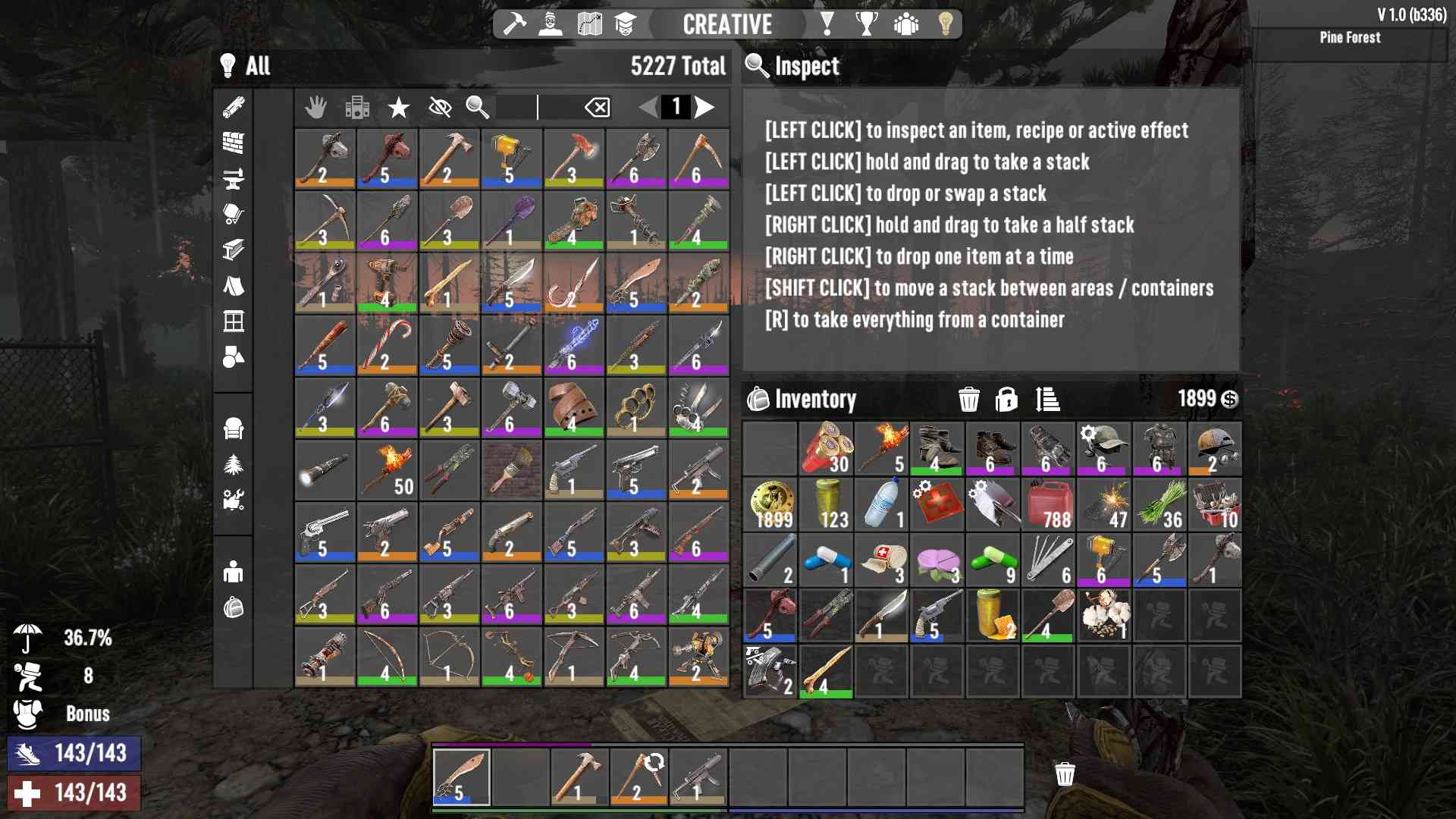Select the machete in the hotbar
The width and height of the screenshot is (1456, 819).
[x=461, y=777]
